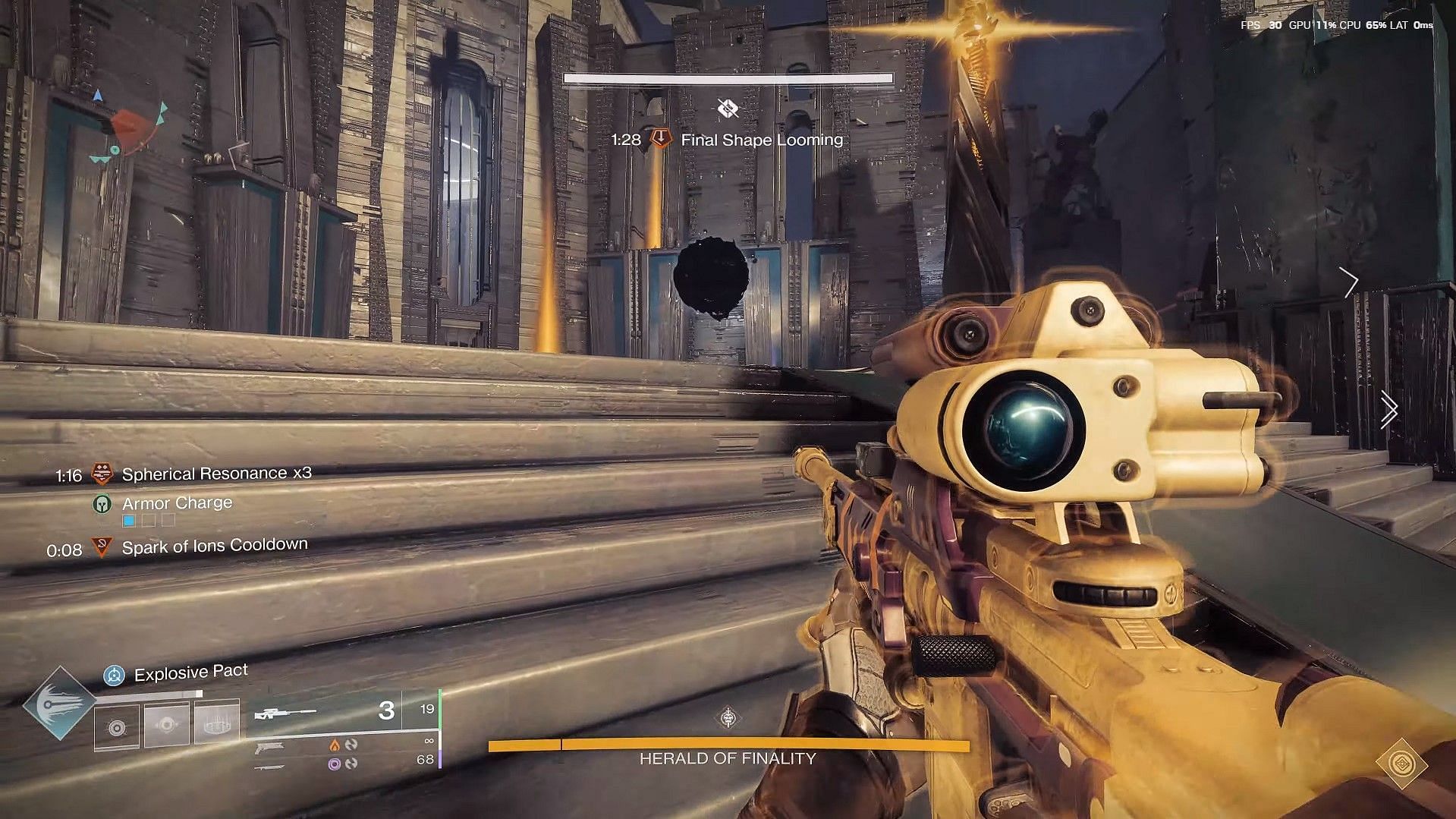This screenshot has height=819, width=1456.
Task: Activate the Super ability diamond icon
Action: [59, 704]
